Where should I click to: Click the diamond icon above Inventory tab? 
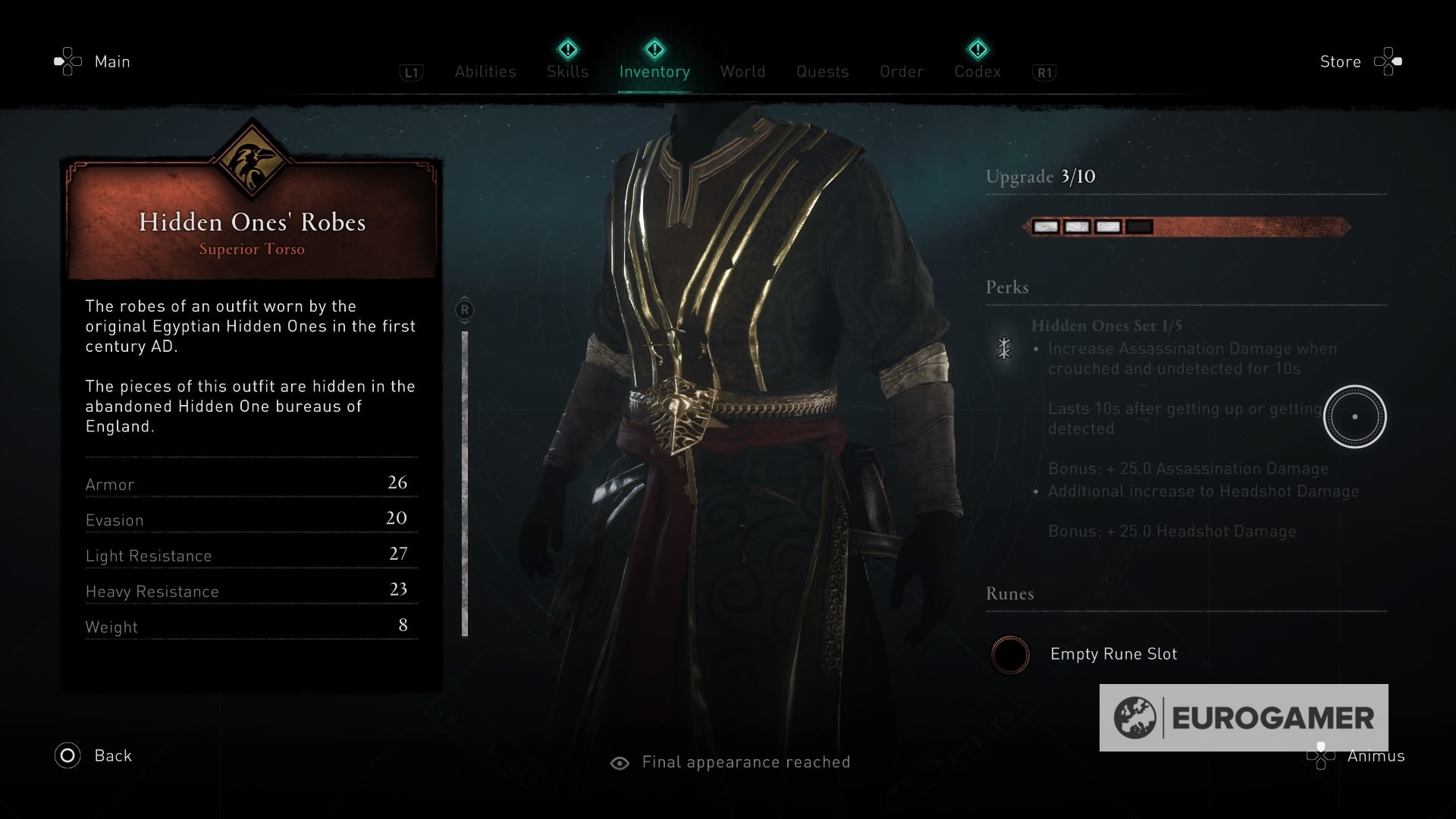[x=654, y=50]
